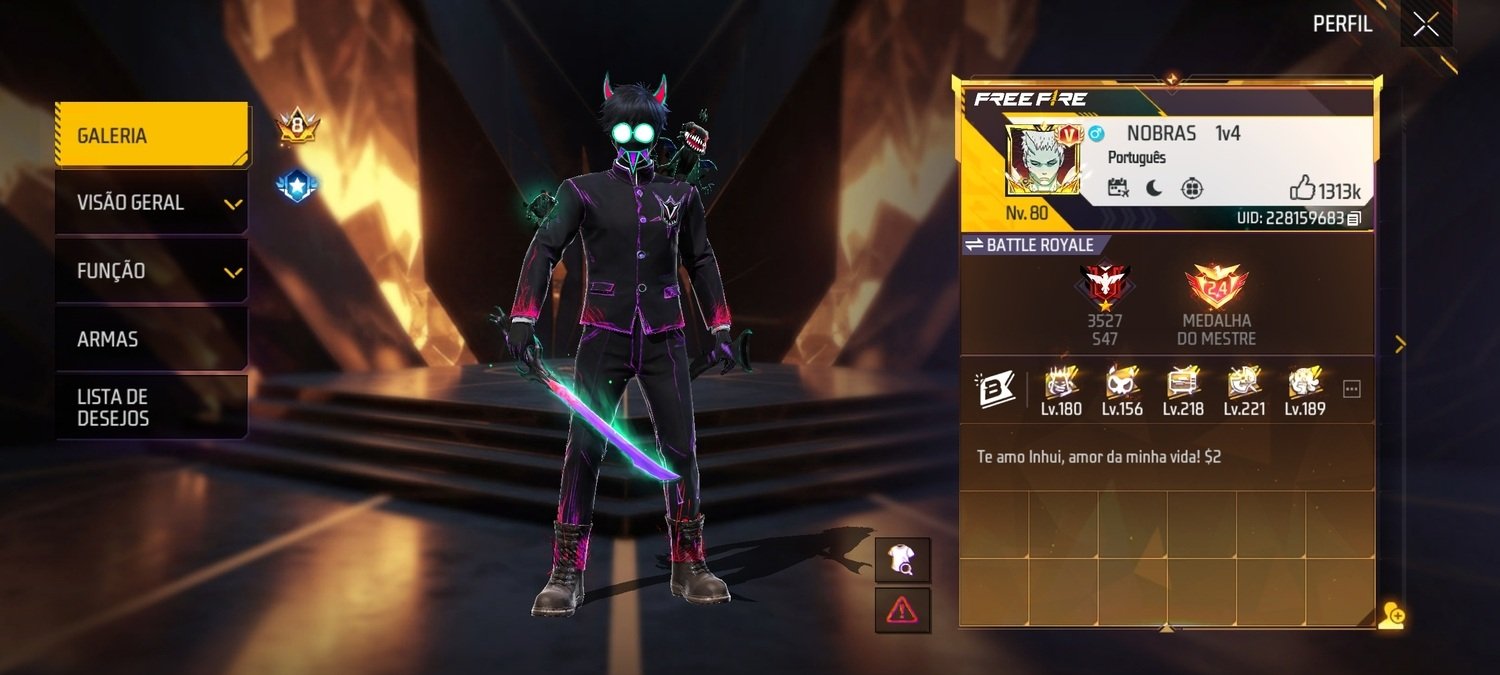This screenshot has height=675, width=1500.
Task: Open the player avatar portrait
Action: (1038, 160)
